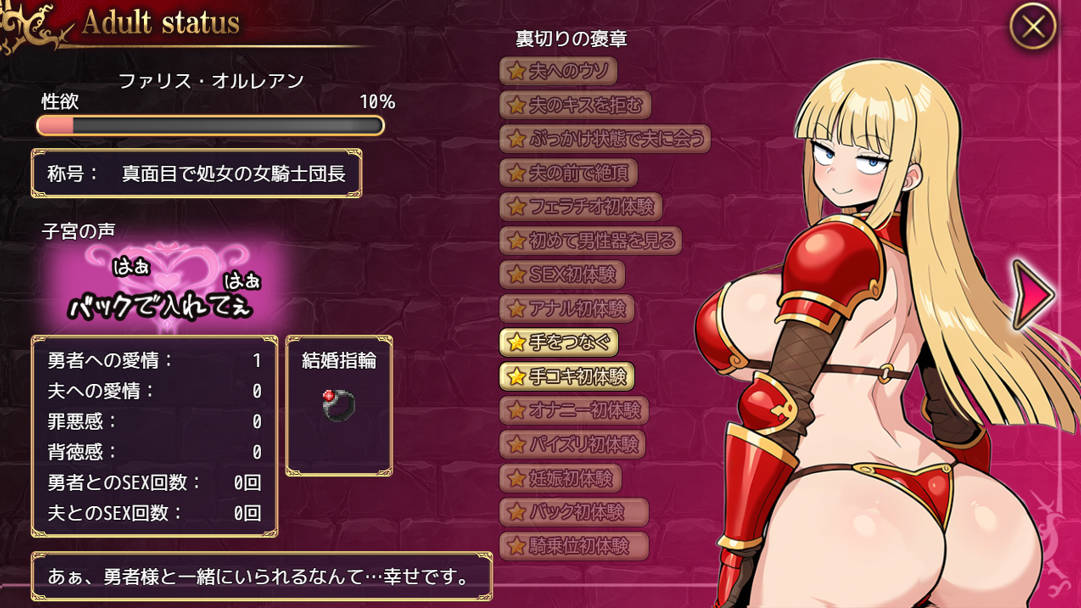Open the 妊娠初体験 badge entry
The image size is (1081, 608).
coord(560,479)
